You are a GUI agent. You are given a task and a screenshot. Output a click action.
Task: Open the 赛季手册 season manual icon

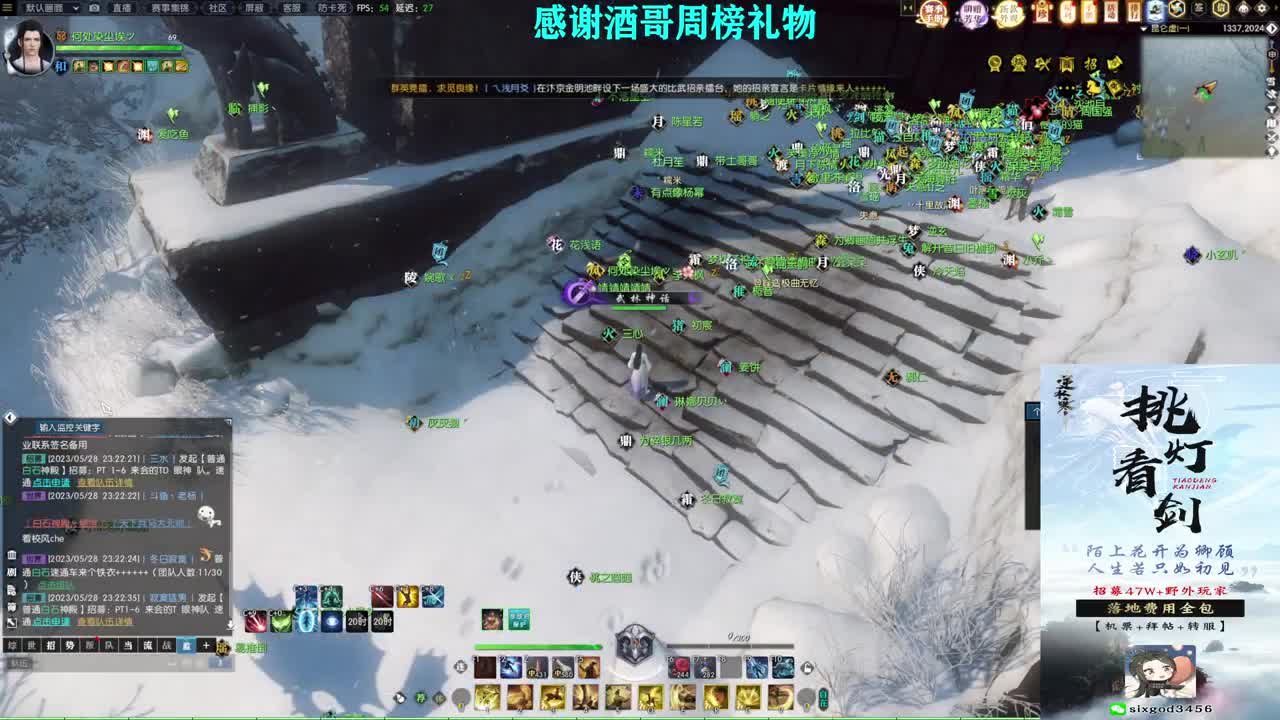click(x=933, y=13)
